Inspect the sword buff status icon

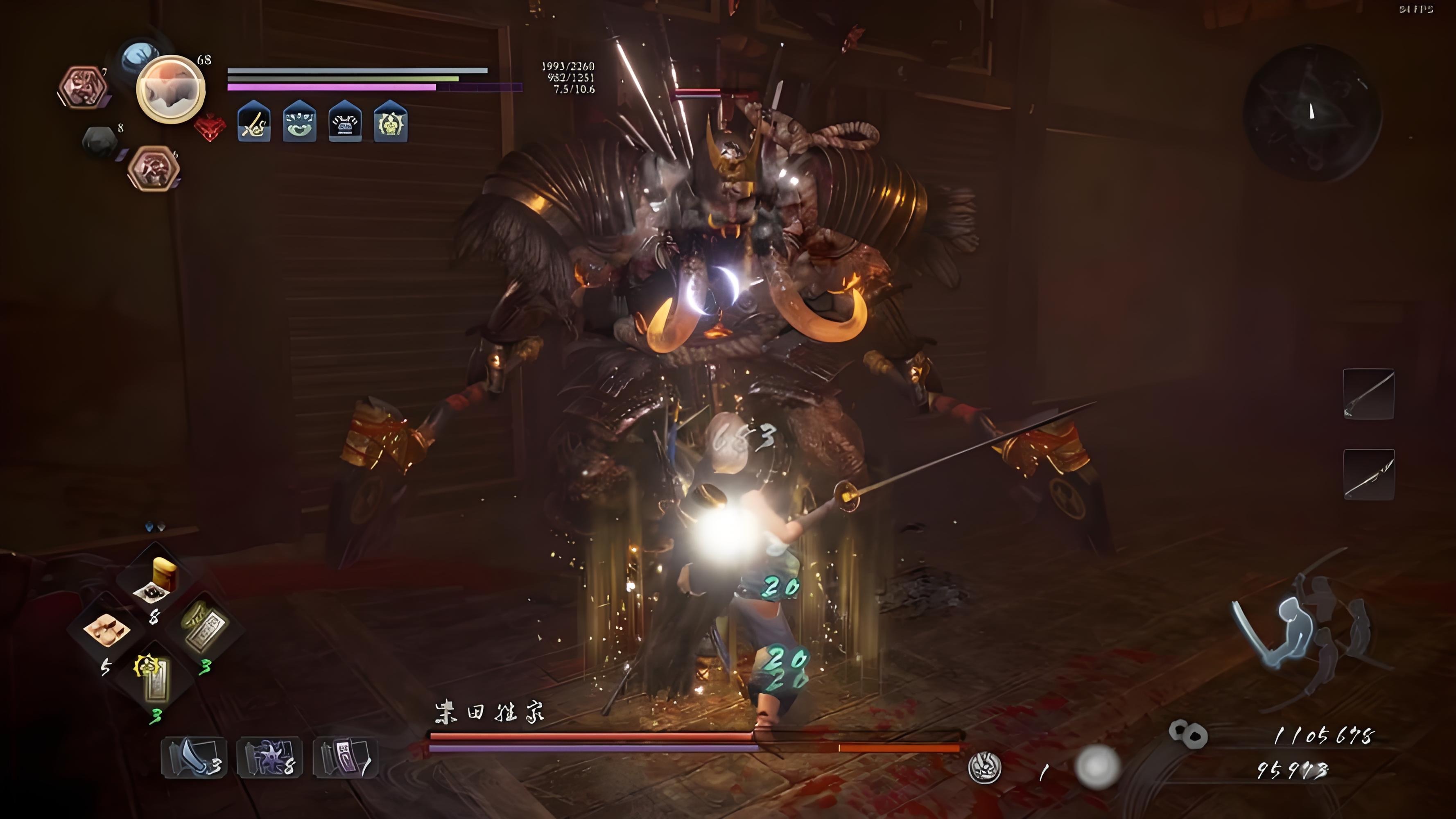coord(254,122)
